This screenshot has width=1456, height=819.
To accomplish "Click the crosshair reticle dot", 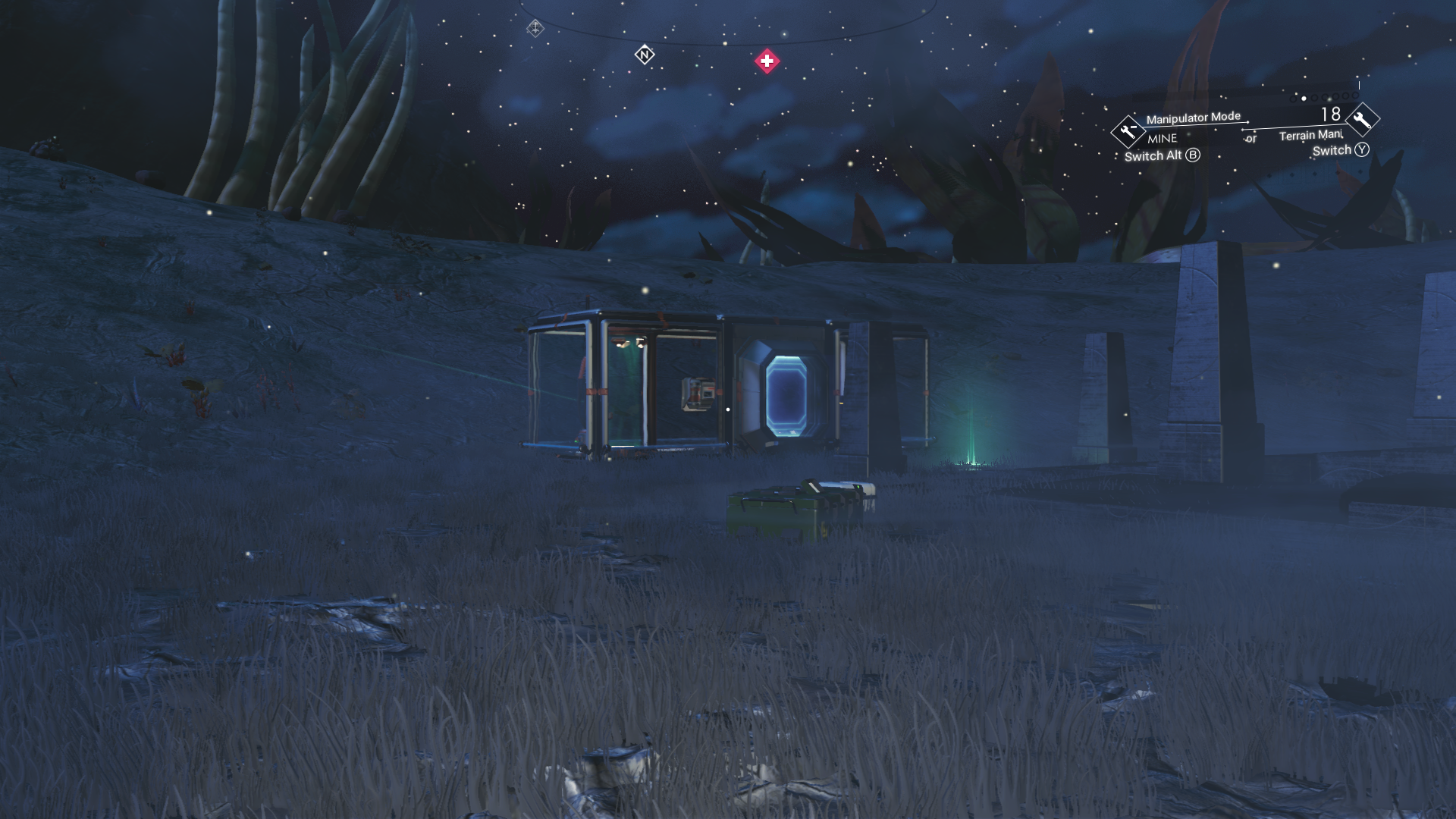I will (x=728, y=409).
